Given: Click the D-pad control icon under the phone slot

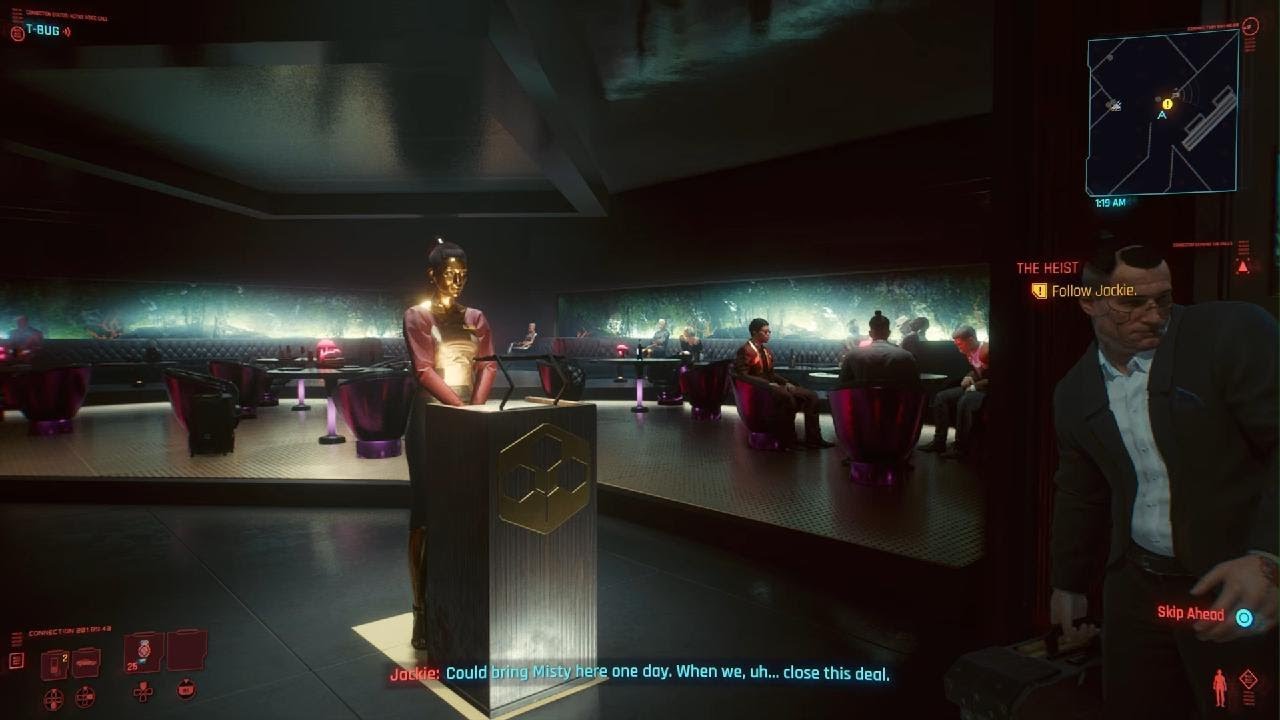Looking at the screenshot, I should 52,697.
